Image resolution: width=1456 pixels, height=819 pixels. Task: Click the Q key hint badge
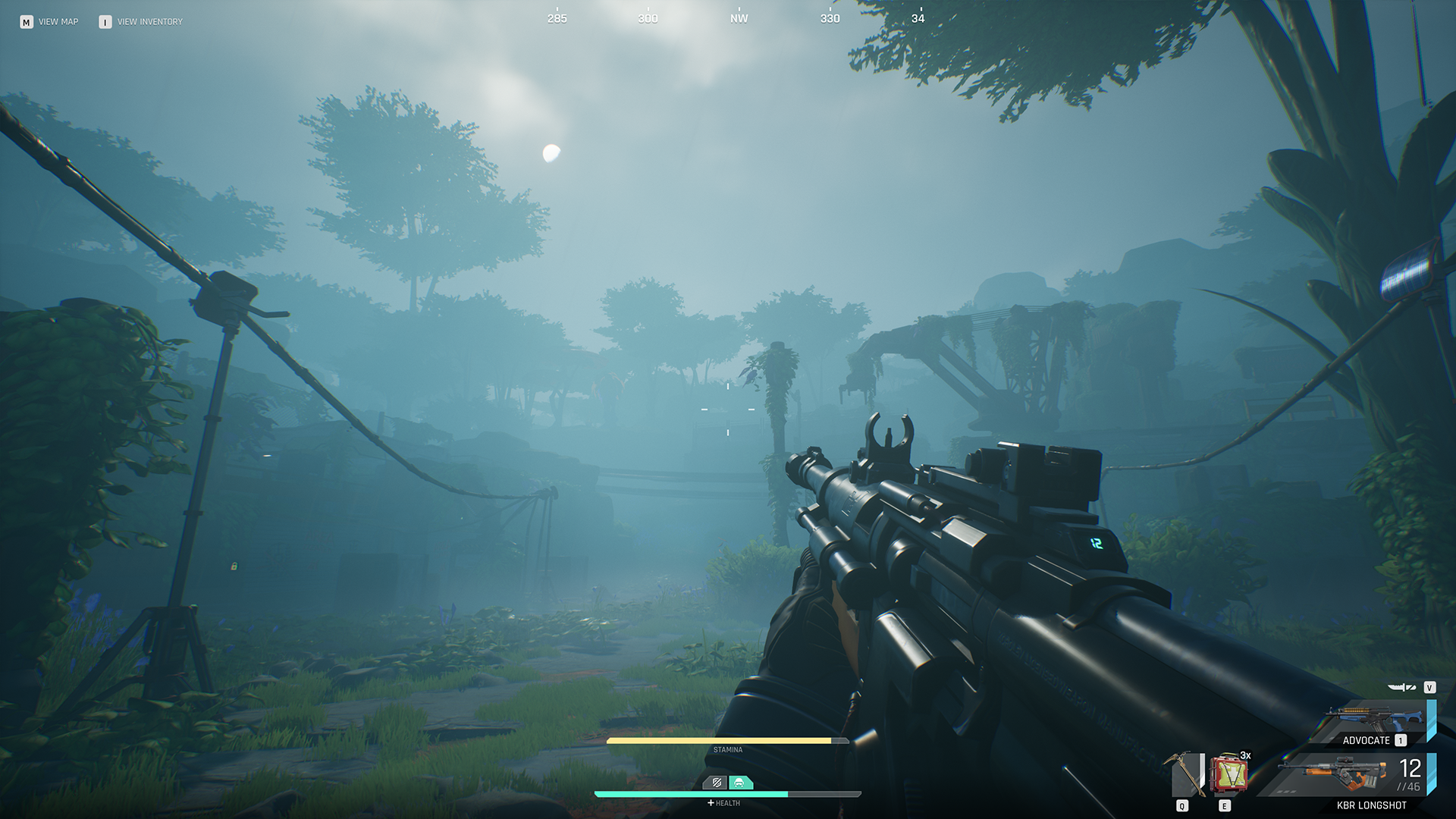point(1181,805)
